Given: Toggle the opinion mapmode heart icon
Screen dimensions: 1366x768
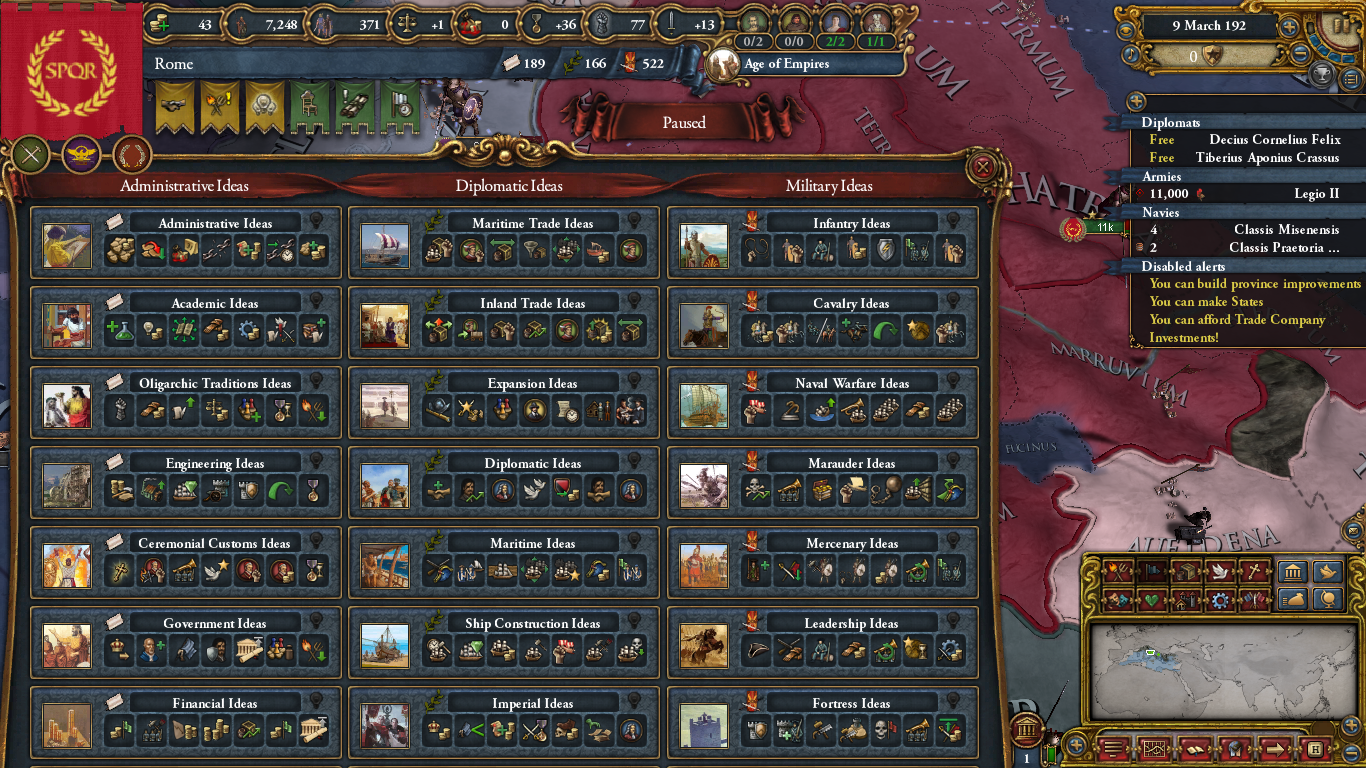Looking at the screenshot, I should [x=1150, y=599].
